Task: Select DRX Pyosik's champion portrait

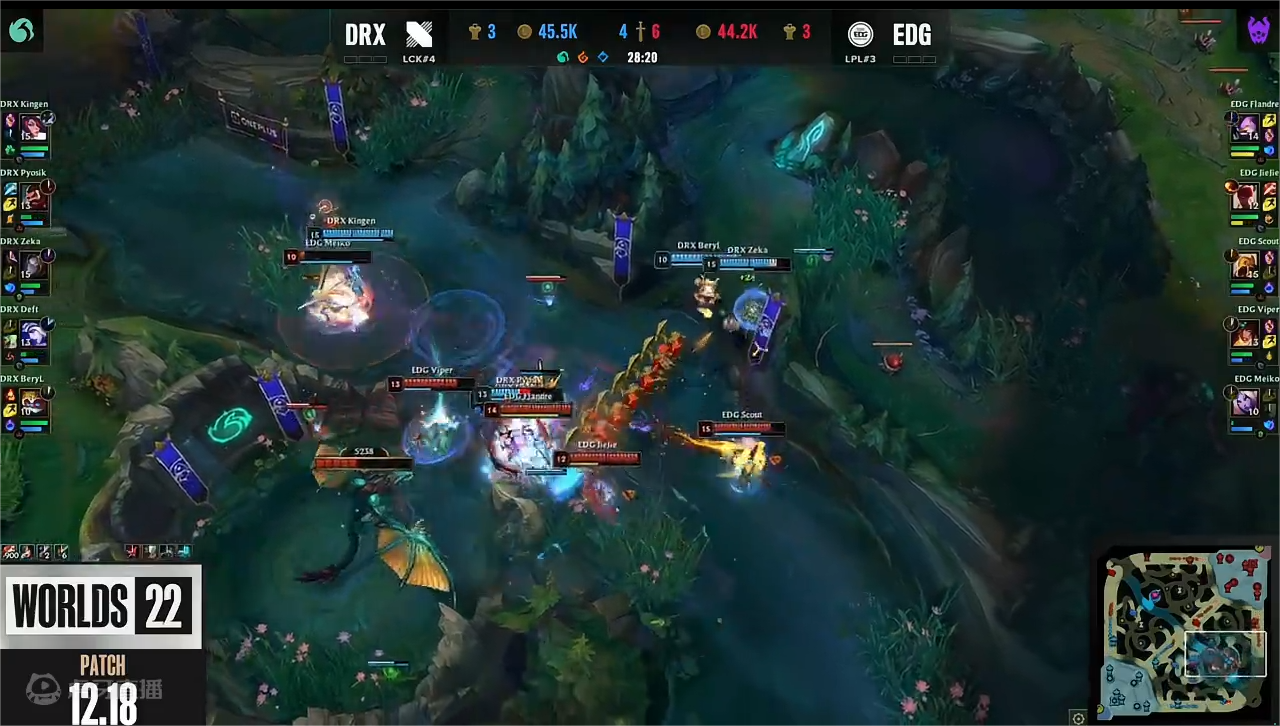Action: point(34,197)
